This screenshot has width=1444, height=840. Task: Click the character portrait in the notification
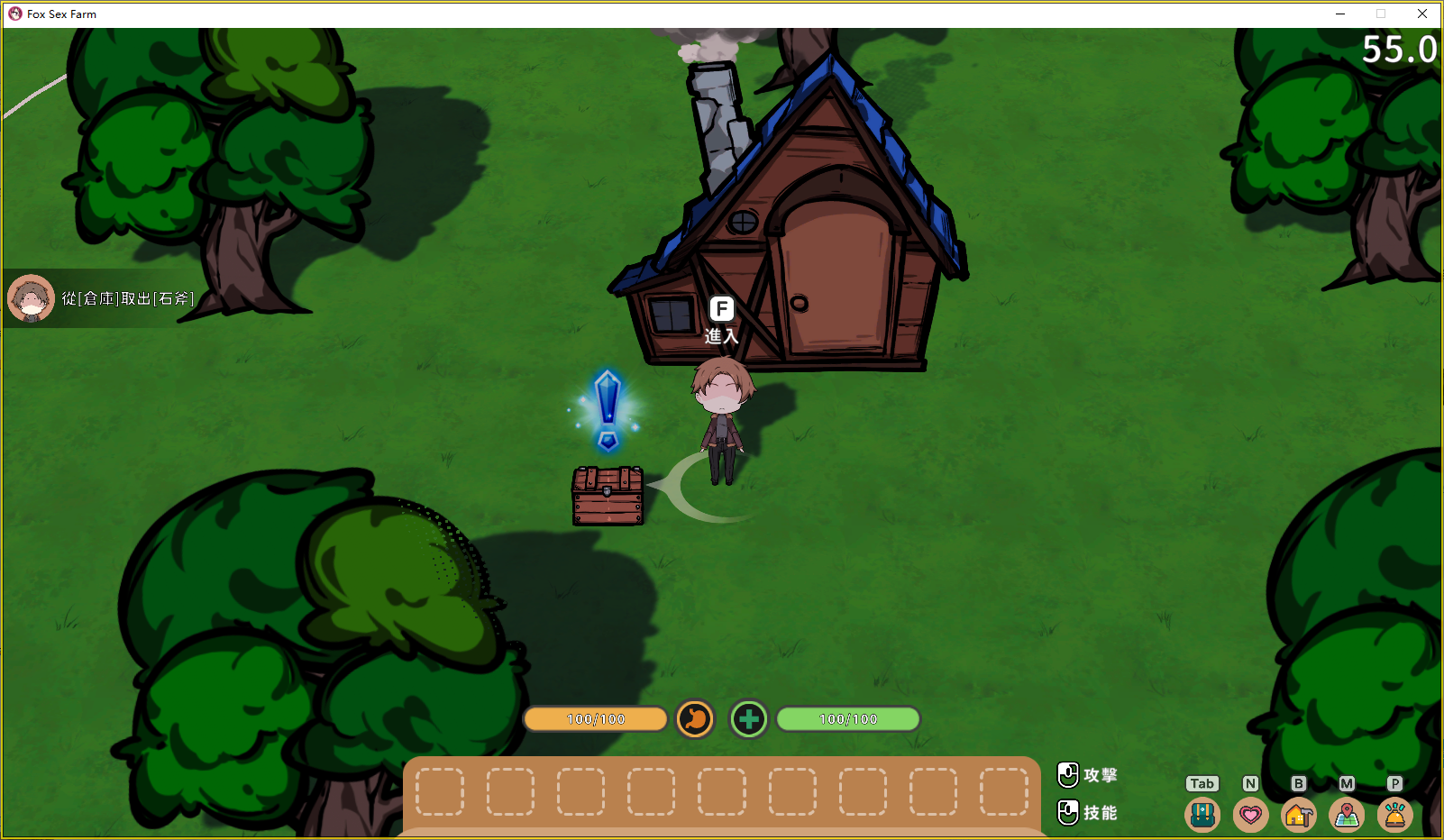coord(31,298)
